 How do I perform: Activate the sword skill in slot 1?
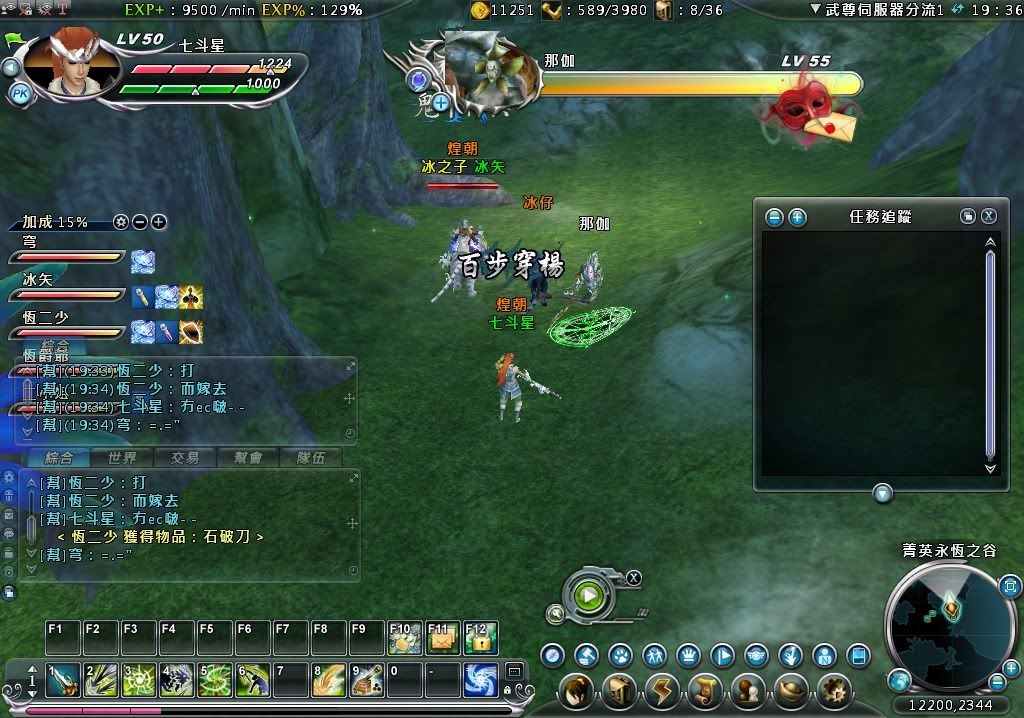[63, 680]
